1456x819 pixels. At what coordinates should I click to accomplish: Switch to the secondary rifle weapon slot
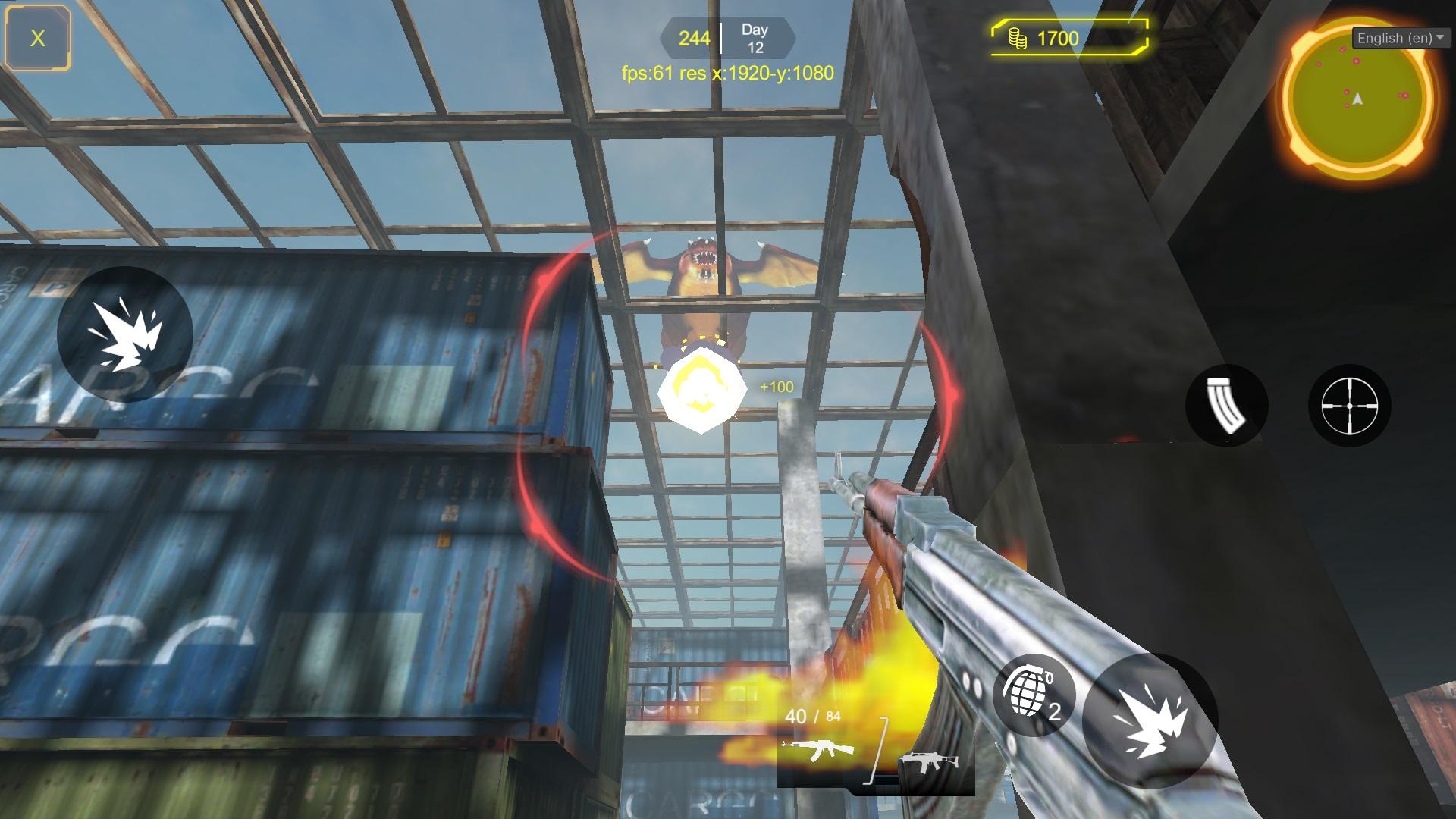tap(929, 762)
